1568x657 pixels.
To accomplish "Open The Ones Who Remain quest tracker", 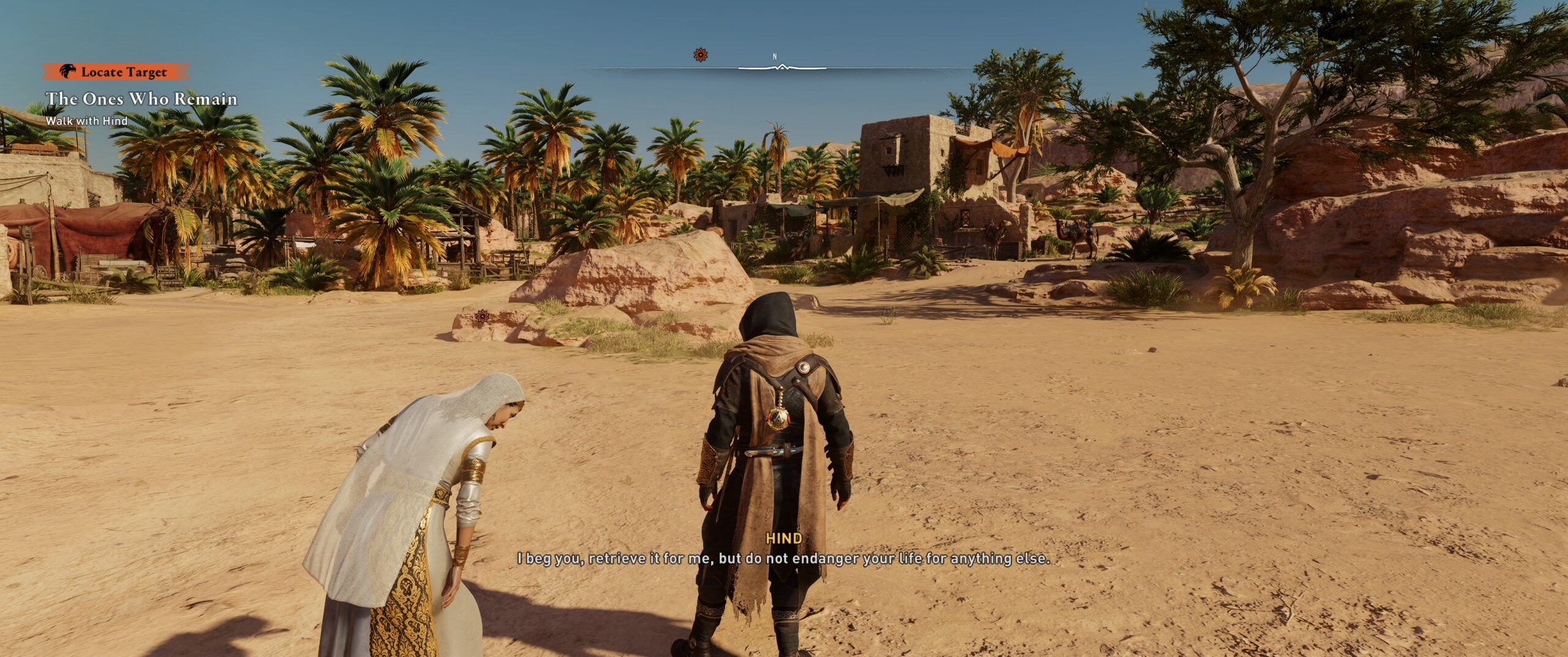I will coord(141,99).
